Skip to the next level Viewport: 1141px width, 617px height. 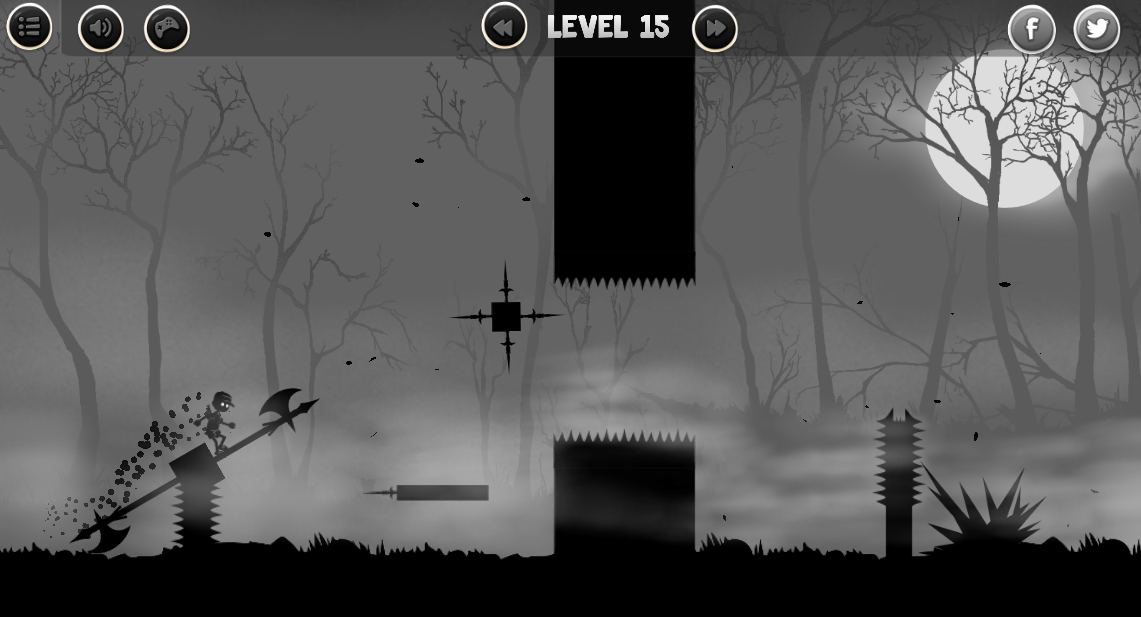pyautogui.click(x=714, y=28)
